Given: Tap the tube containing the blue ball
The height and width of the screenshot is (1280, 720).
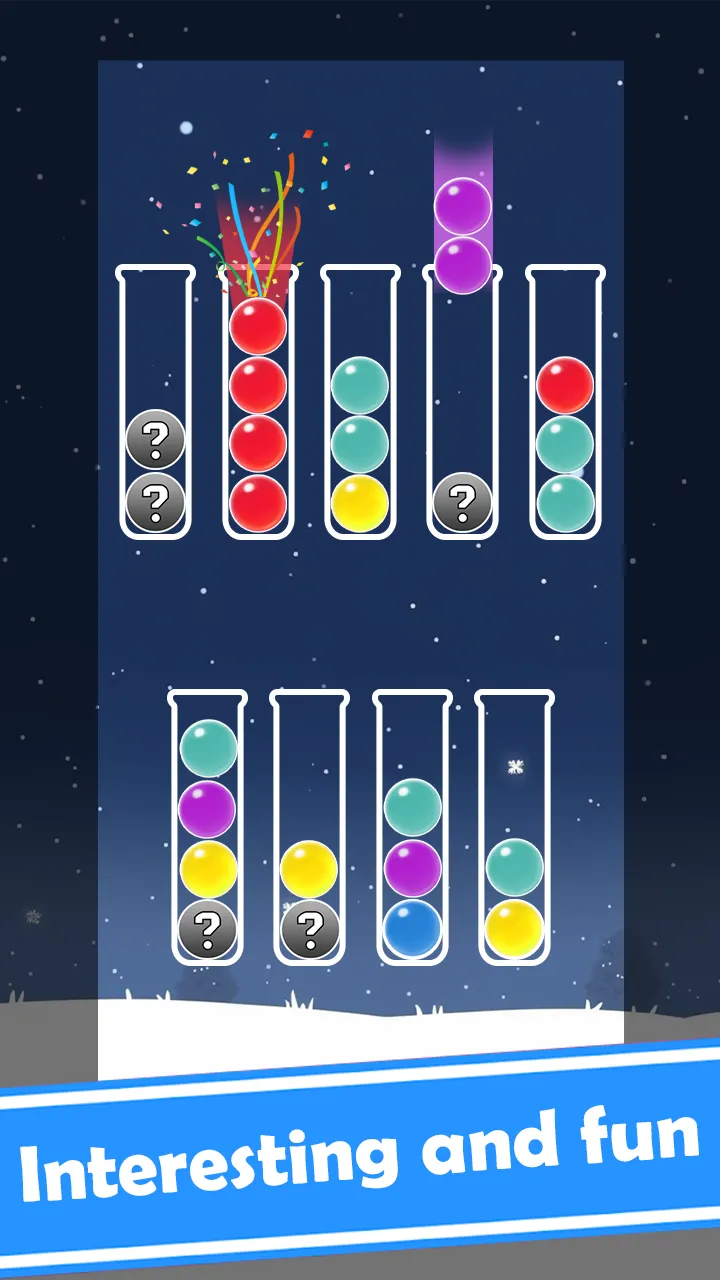Looking at the screenshot, I should (x=412, y=827).
